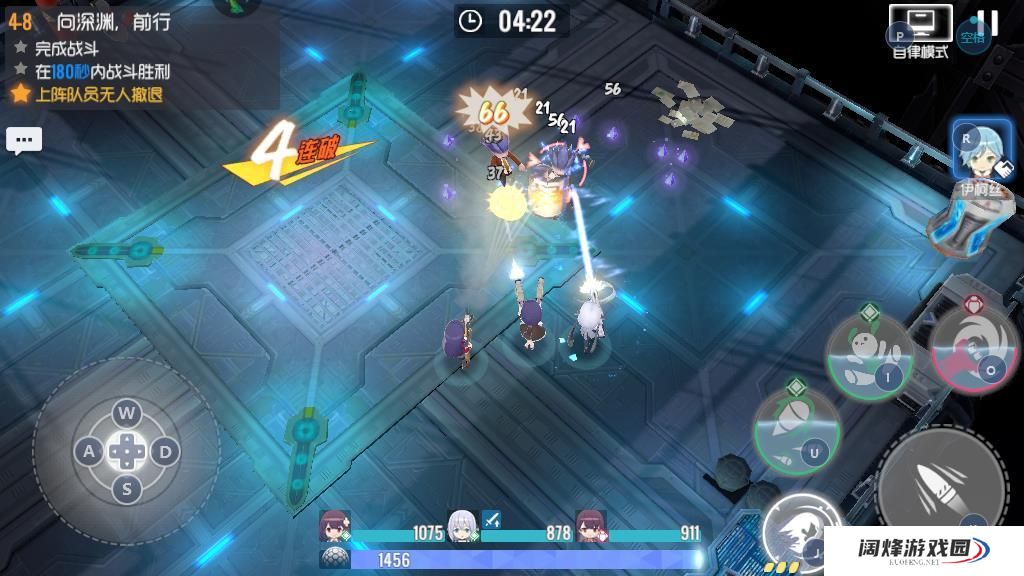Select the silver-haired team member portrait
Screen dimensions: 1024x576
click(461, 524)
